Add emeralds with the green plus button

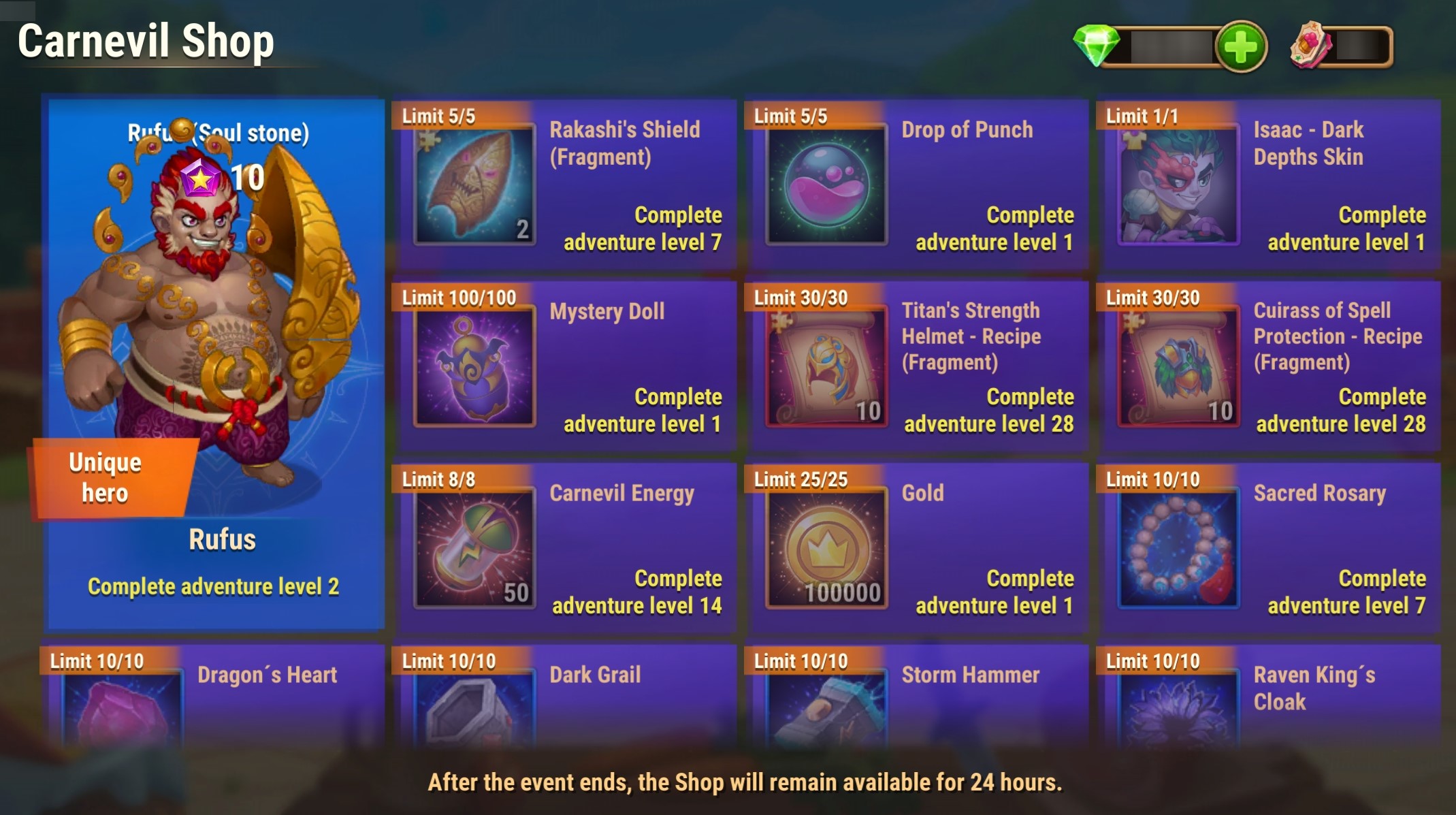[1240, 47]
